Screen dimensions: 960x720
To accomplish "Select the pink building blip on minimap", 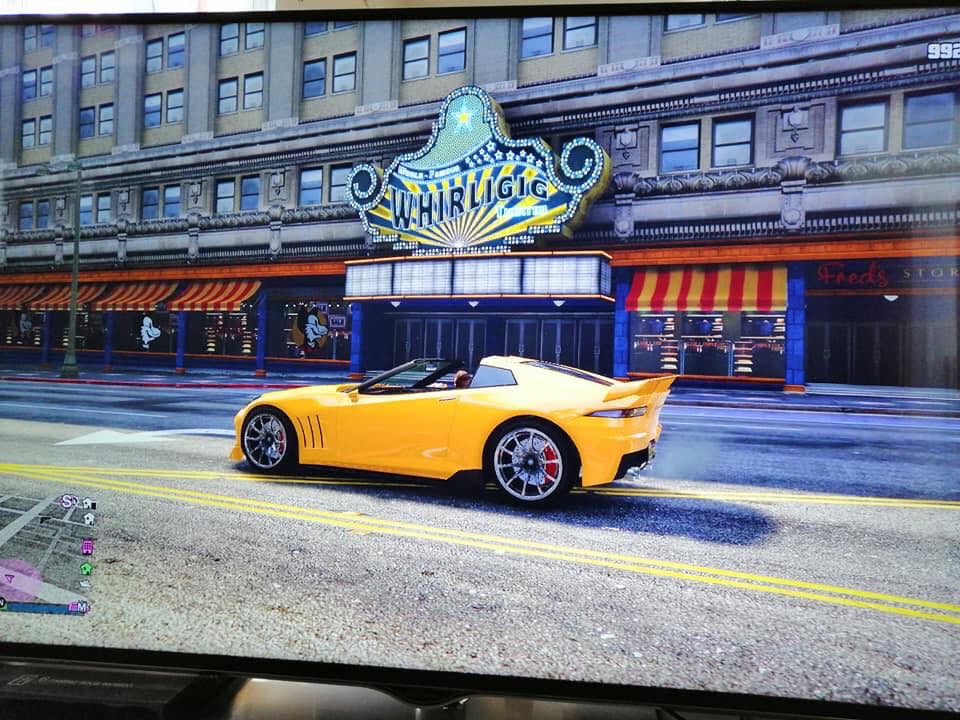I will [x=87, y=546].
